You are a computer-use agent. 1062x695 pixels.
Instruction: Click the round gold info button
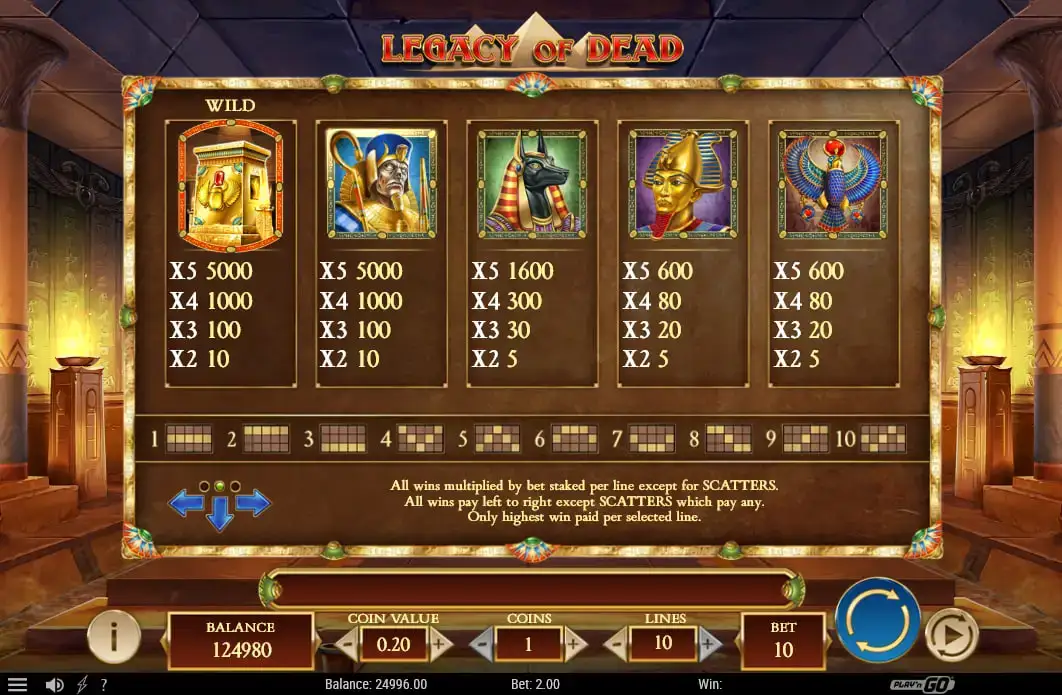pos(113,636)
